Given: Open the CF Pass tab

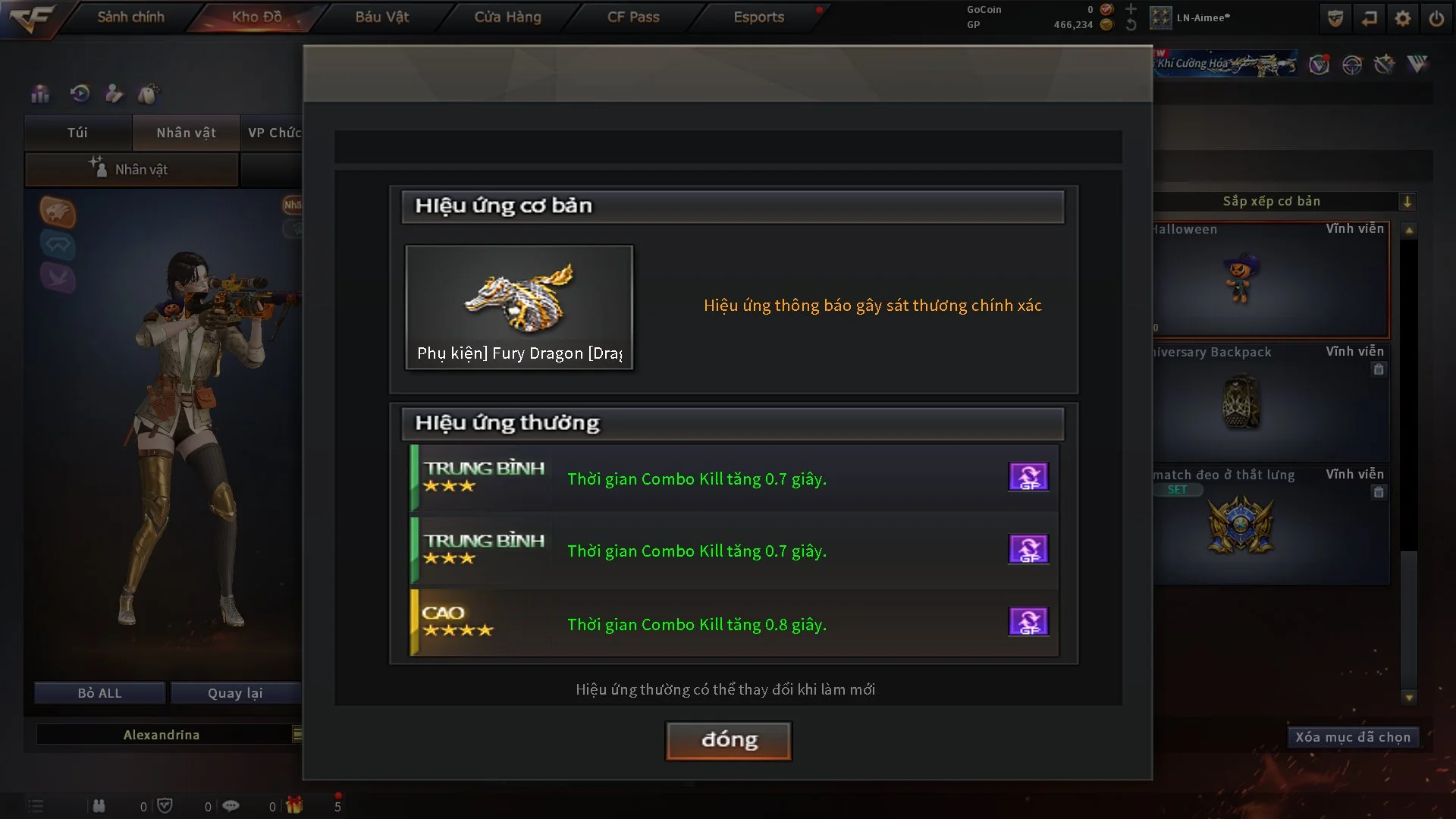Looking at the screenshot, I should point(633,17).
